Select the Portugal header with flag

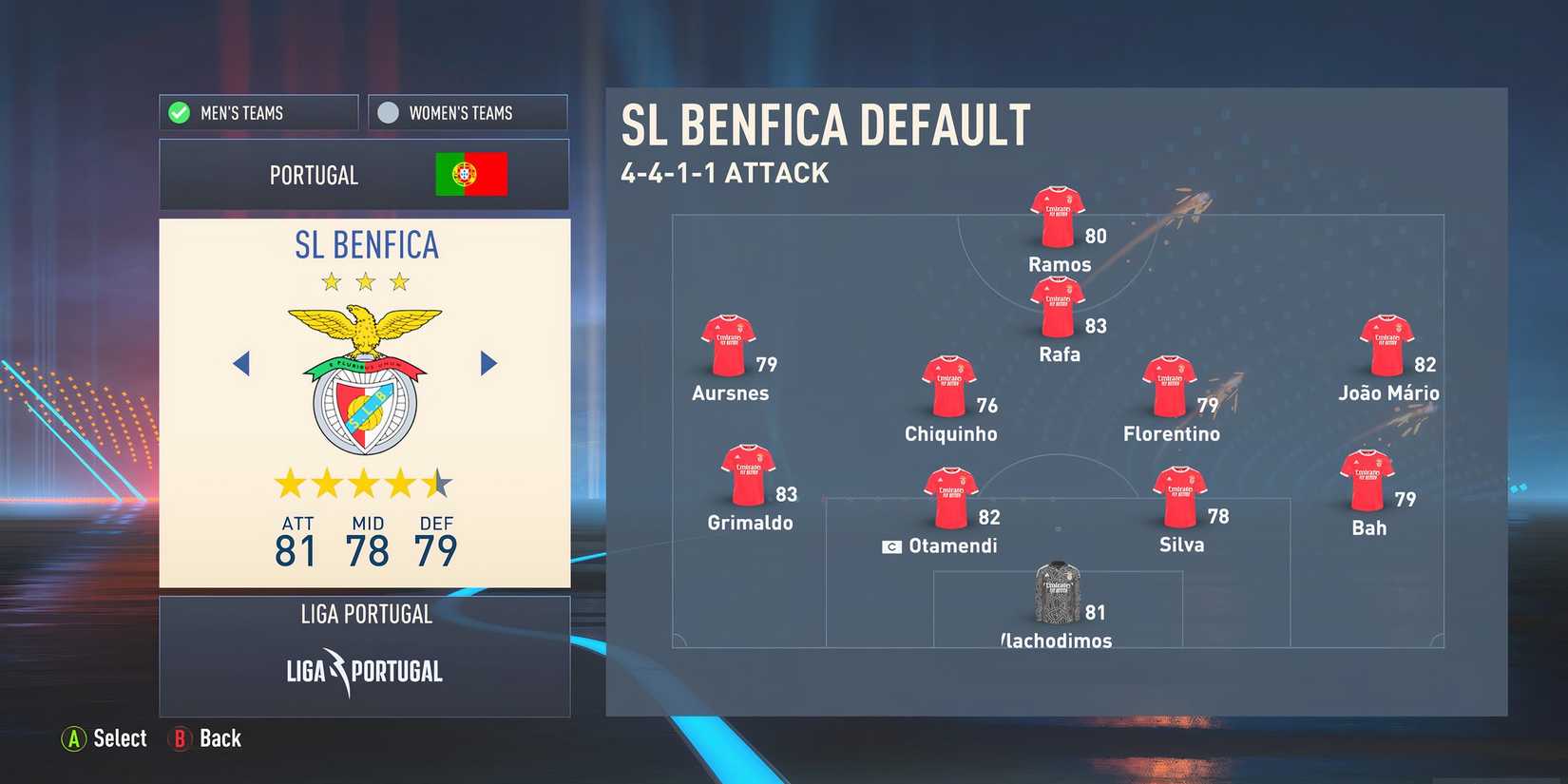tap(364, 175)
